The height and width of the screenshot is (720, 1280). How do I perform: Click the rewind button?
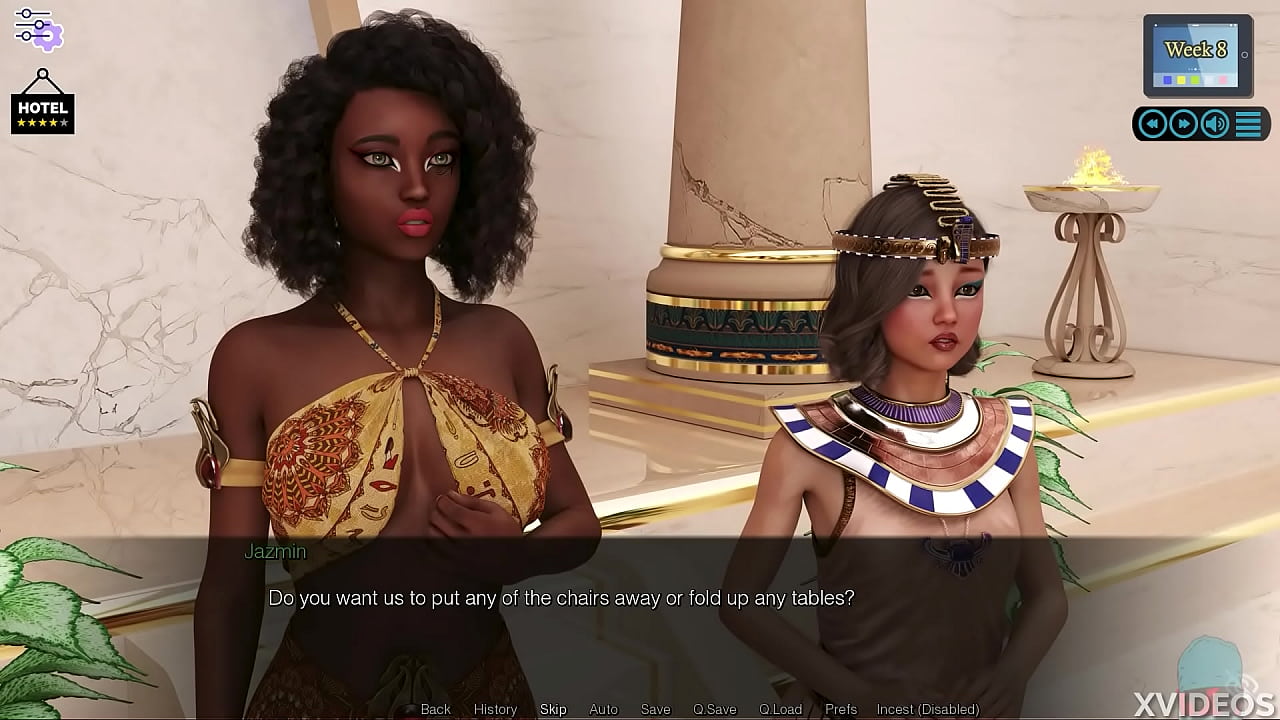click(1153, 123)
